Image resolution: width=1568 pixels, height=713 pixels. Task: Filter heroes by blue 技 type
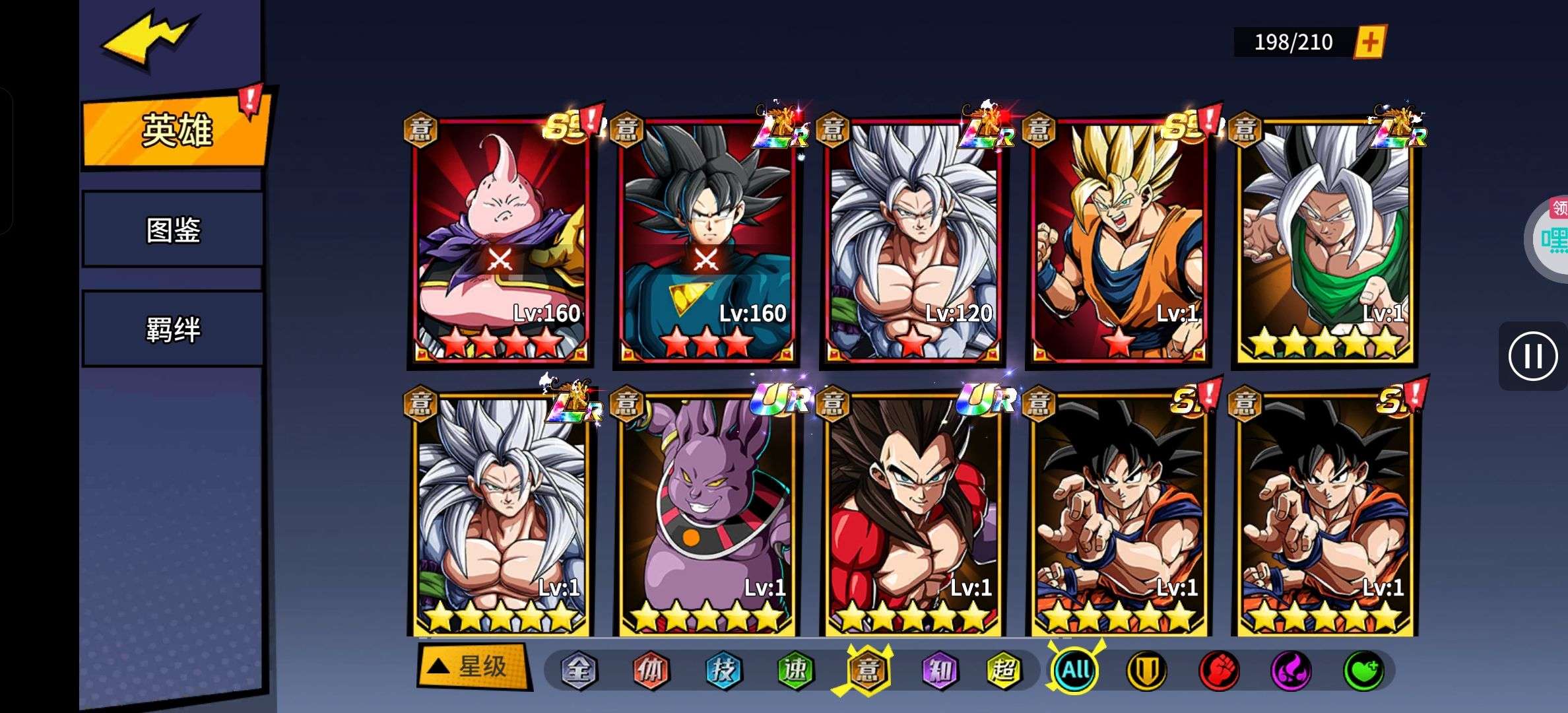tap(723, 671)
